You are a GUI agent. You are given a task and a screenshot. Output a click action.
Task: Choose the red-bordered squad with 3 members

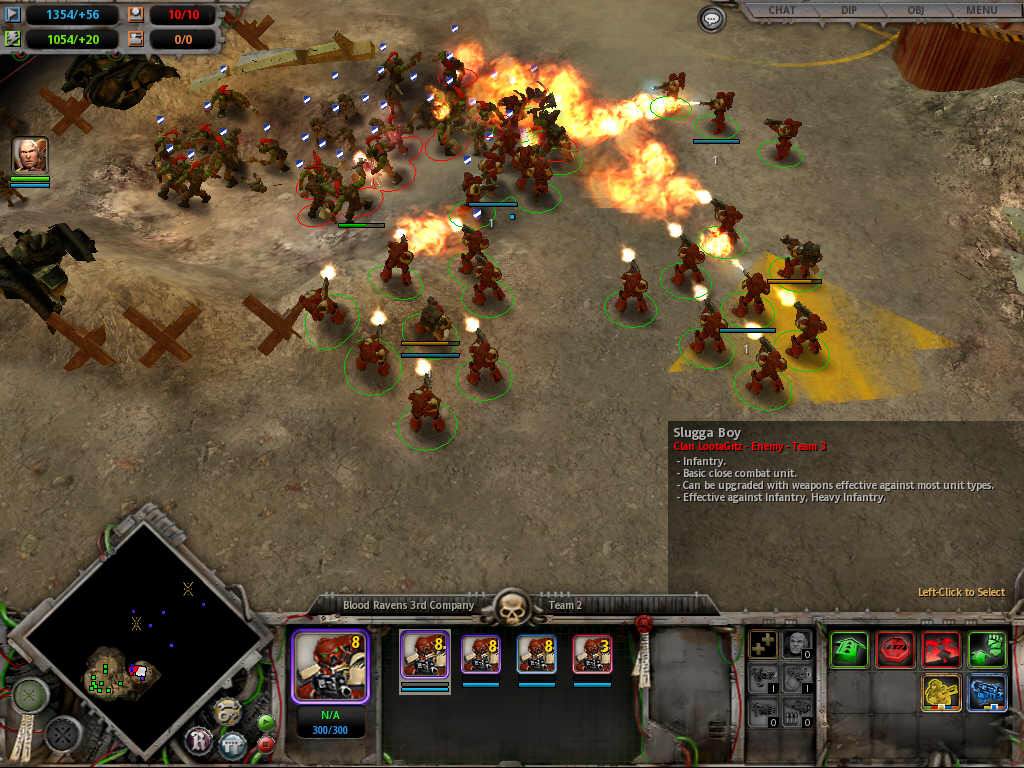pos(592,654)
